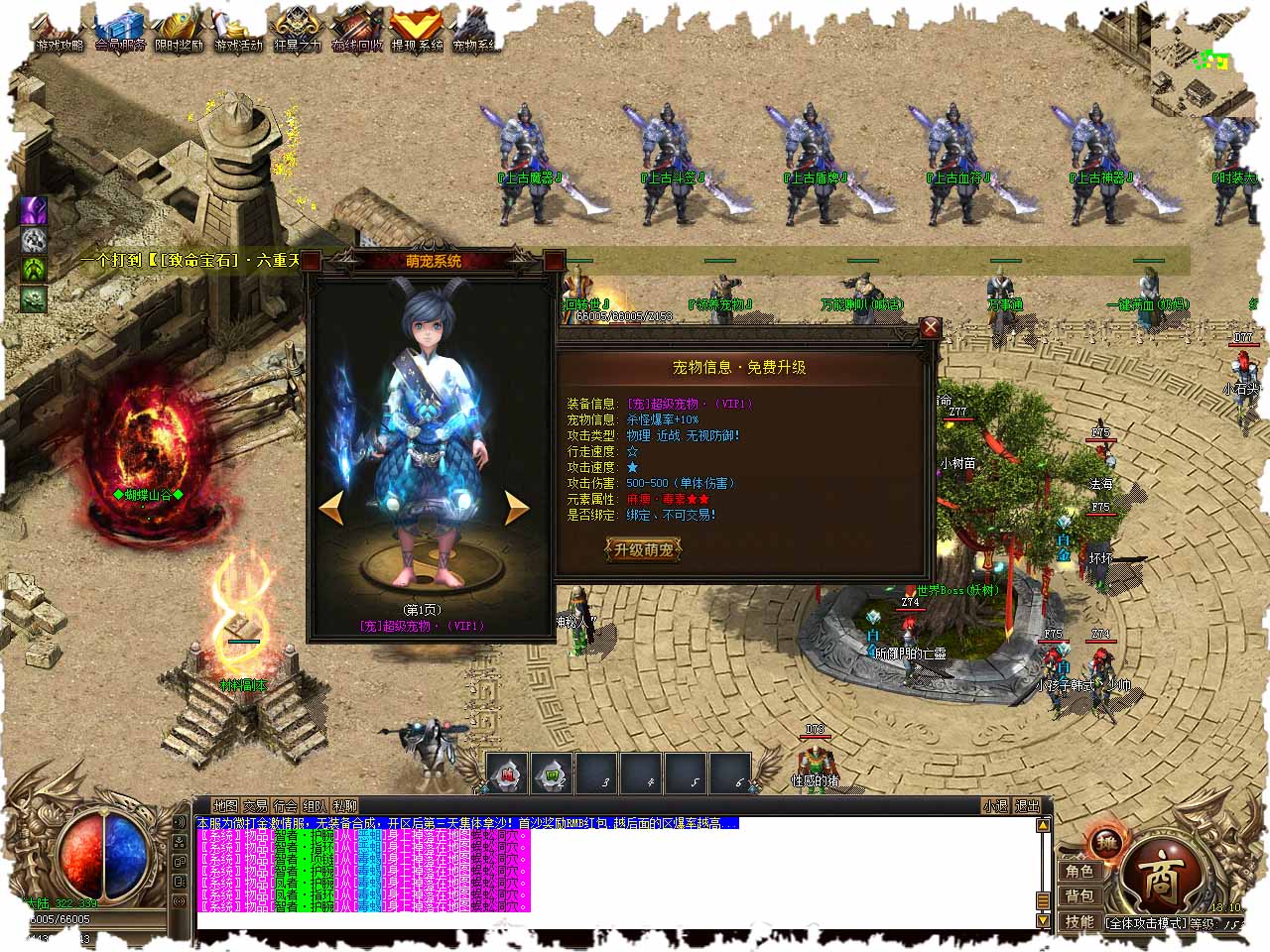Use the red potion in hotbar slot 1

(508, 774)
